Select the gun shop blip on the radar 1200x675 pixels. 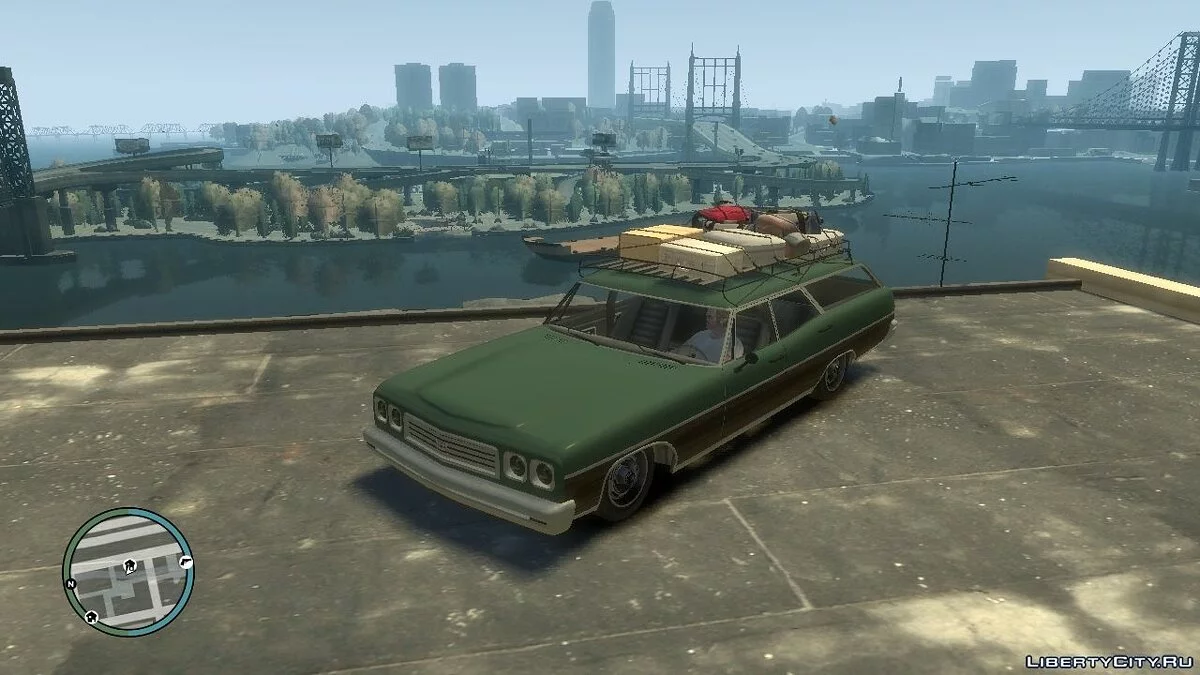185,563
